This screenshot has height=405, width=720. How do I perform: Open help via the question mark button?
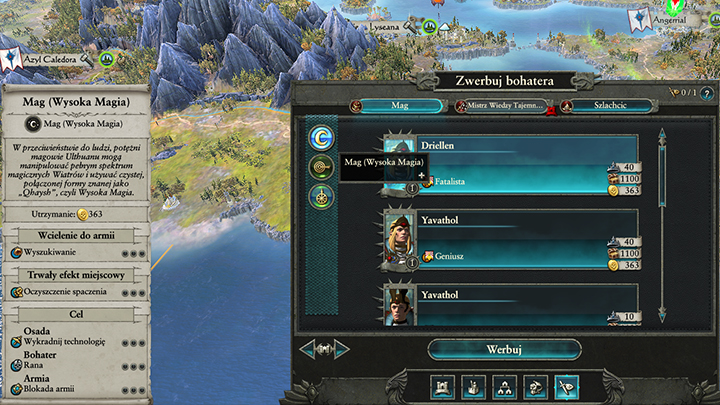(x=678, y=93)
